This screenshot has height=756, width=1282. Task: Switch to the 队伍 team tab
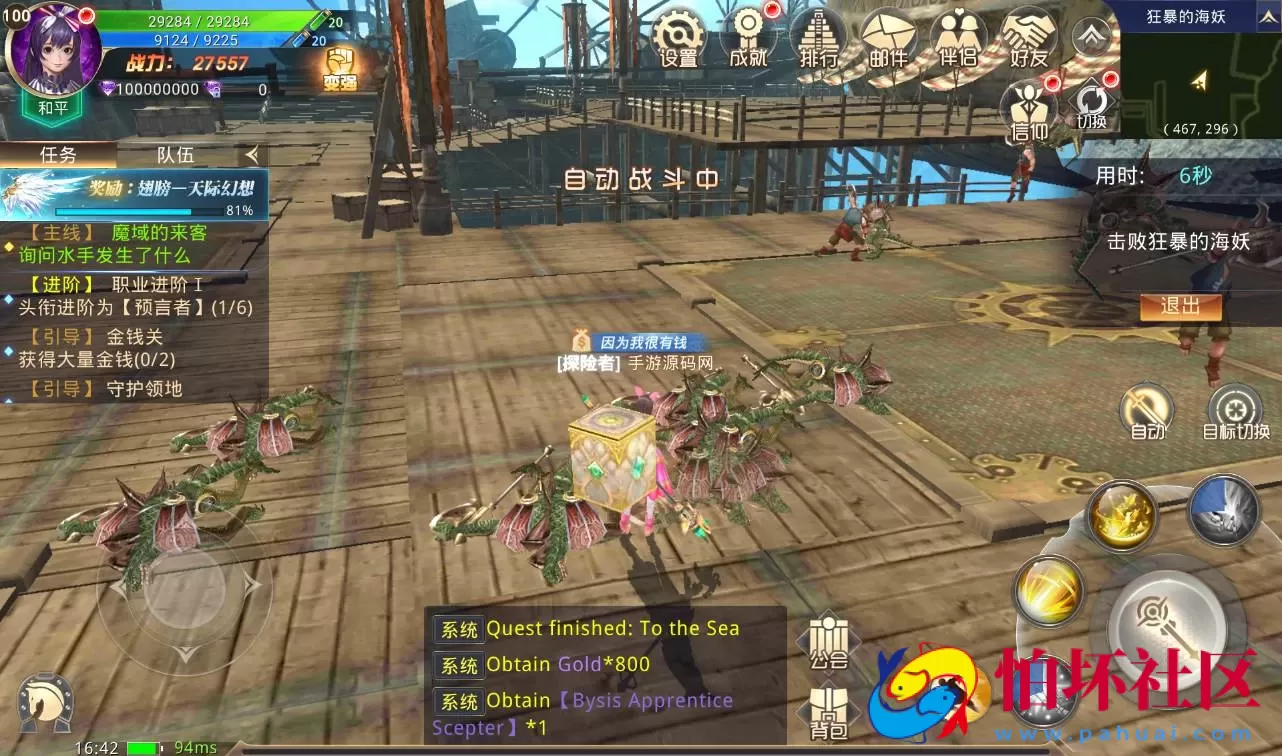coord(175,154)
